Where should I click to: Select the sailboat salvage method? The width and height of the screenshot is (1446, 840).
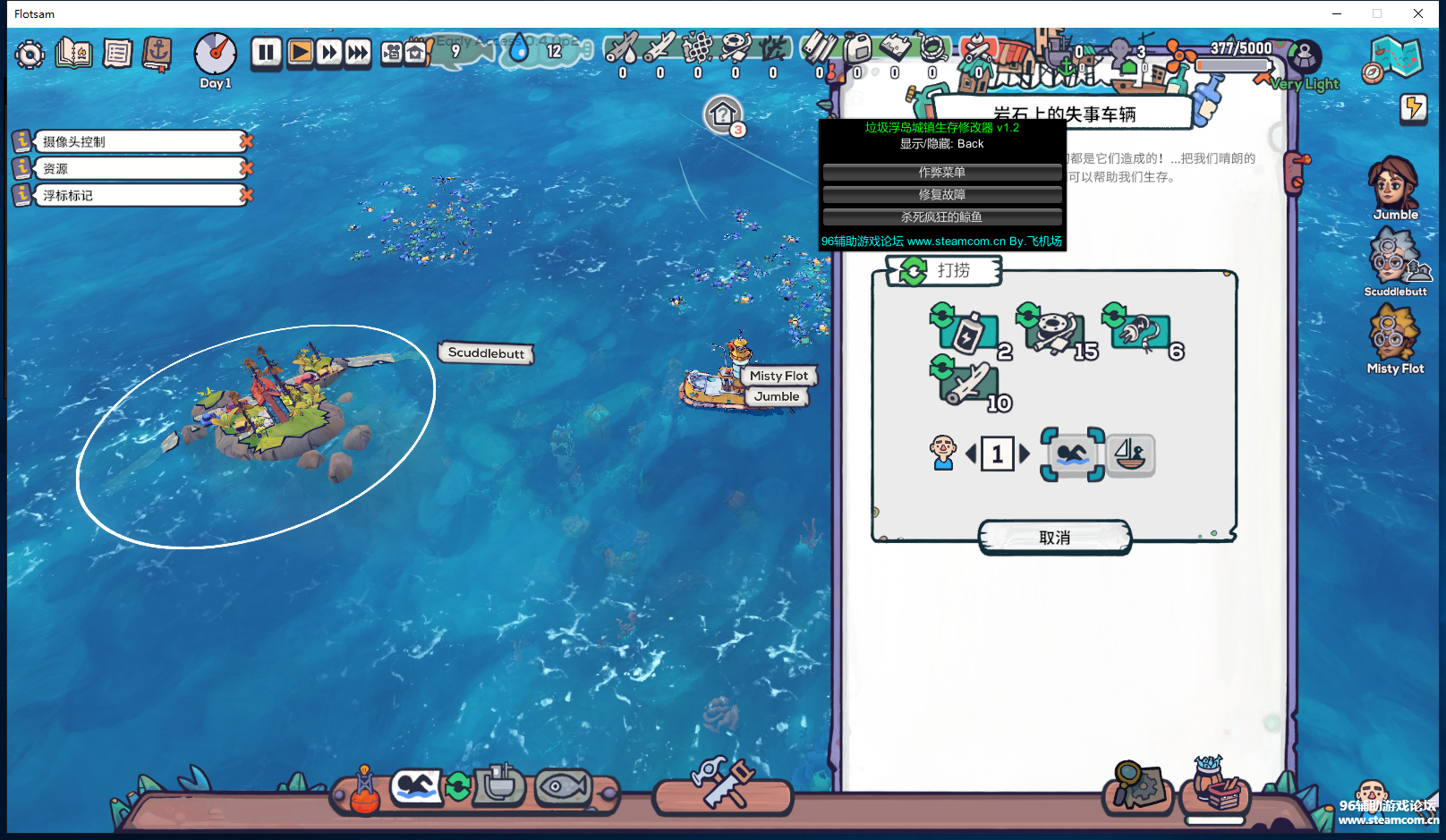pyautogui.click(x=1130, y=454)
